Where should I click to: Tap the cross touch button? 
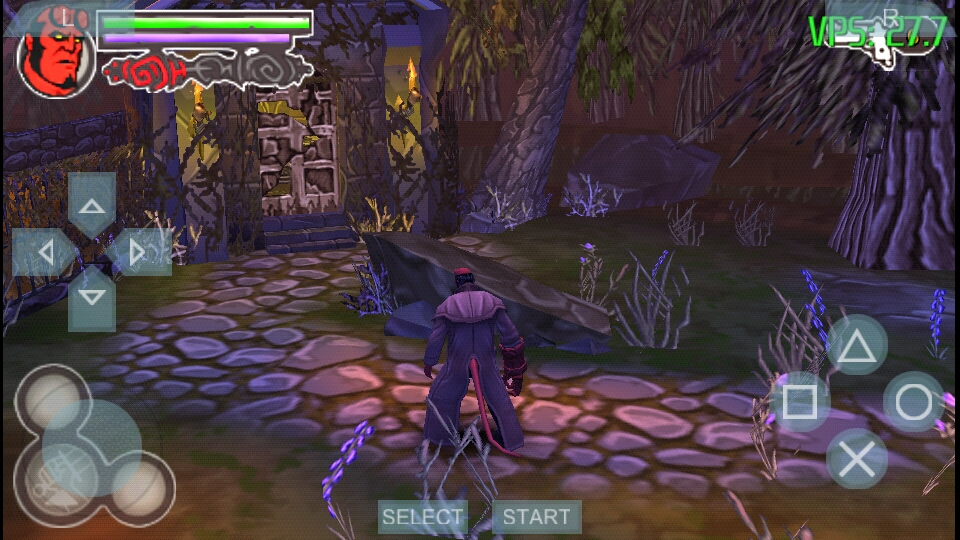click(x=856, y=459)
